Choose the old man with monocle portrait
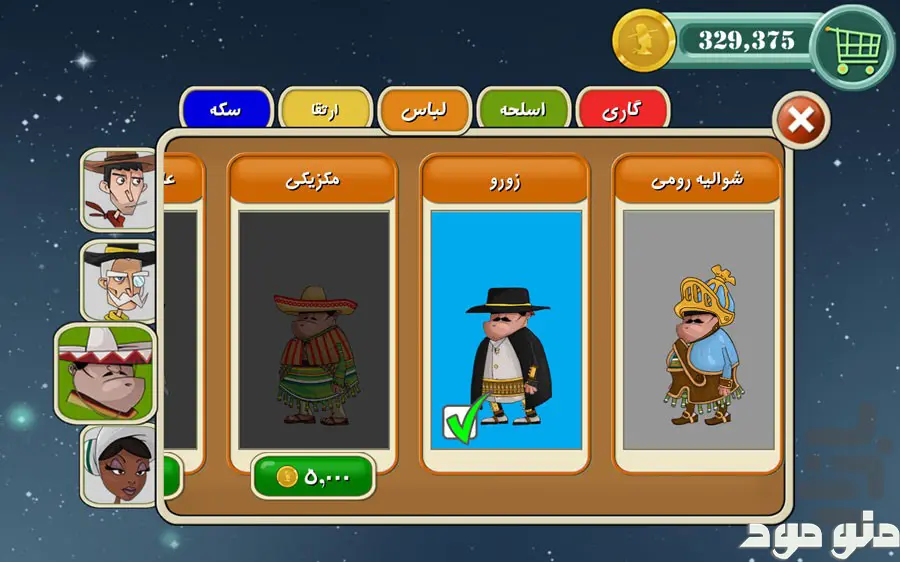This screenshot has width=900, height=562. click(120, 279)
